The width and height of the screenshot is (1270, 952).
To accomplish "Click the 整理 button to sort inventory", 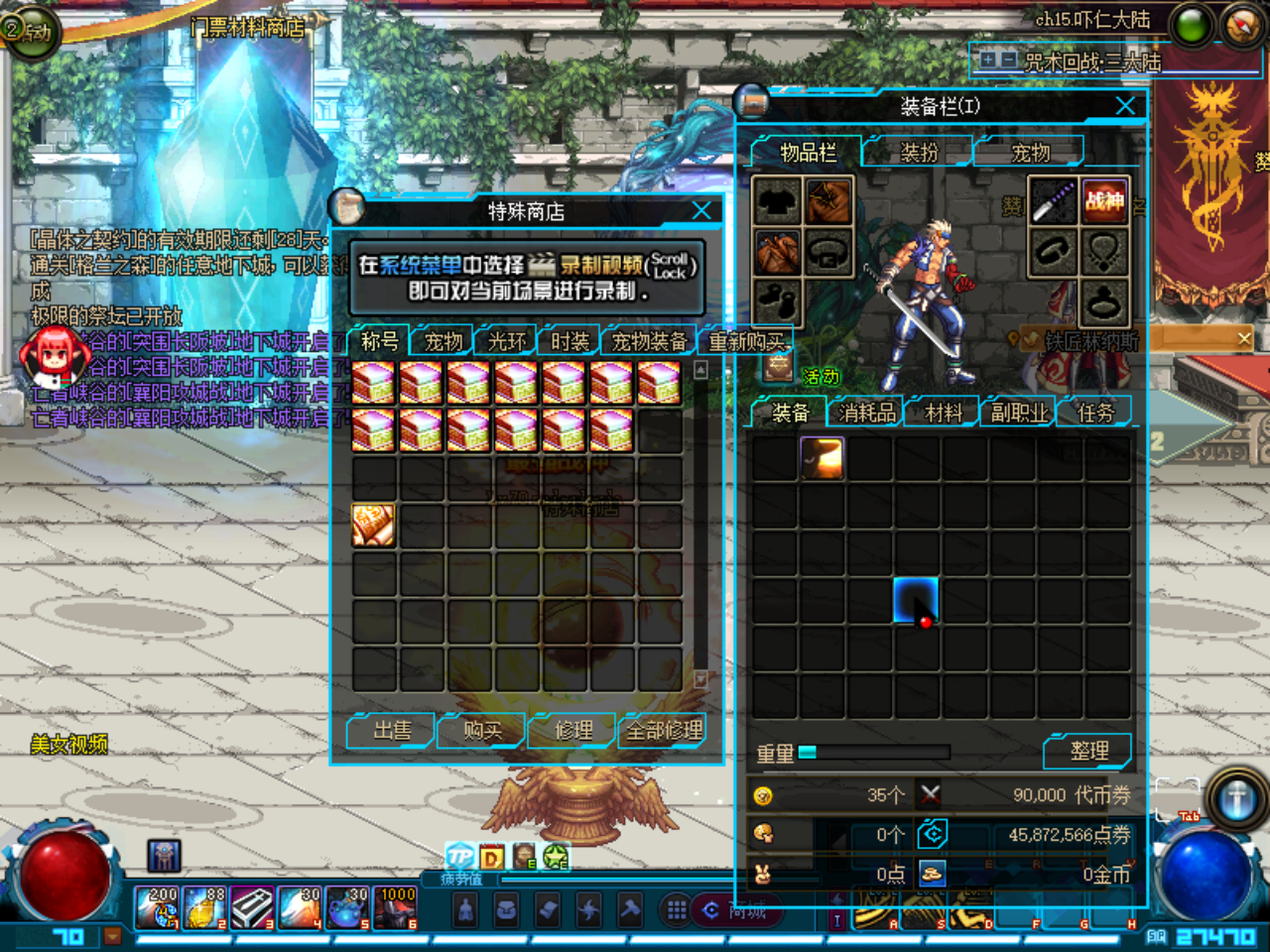I will [1087, 751].
